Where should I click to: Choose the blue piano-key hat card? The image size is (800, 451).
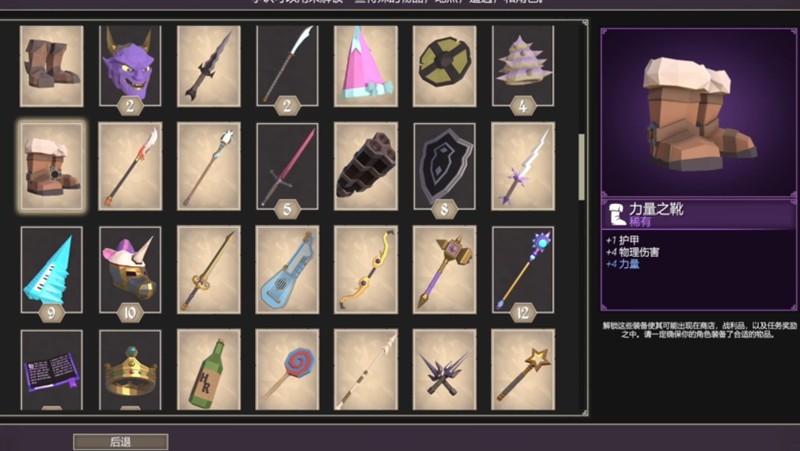click(x=52, y=268)
